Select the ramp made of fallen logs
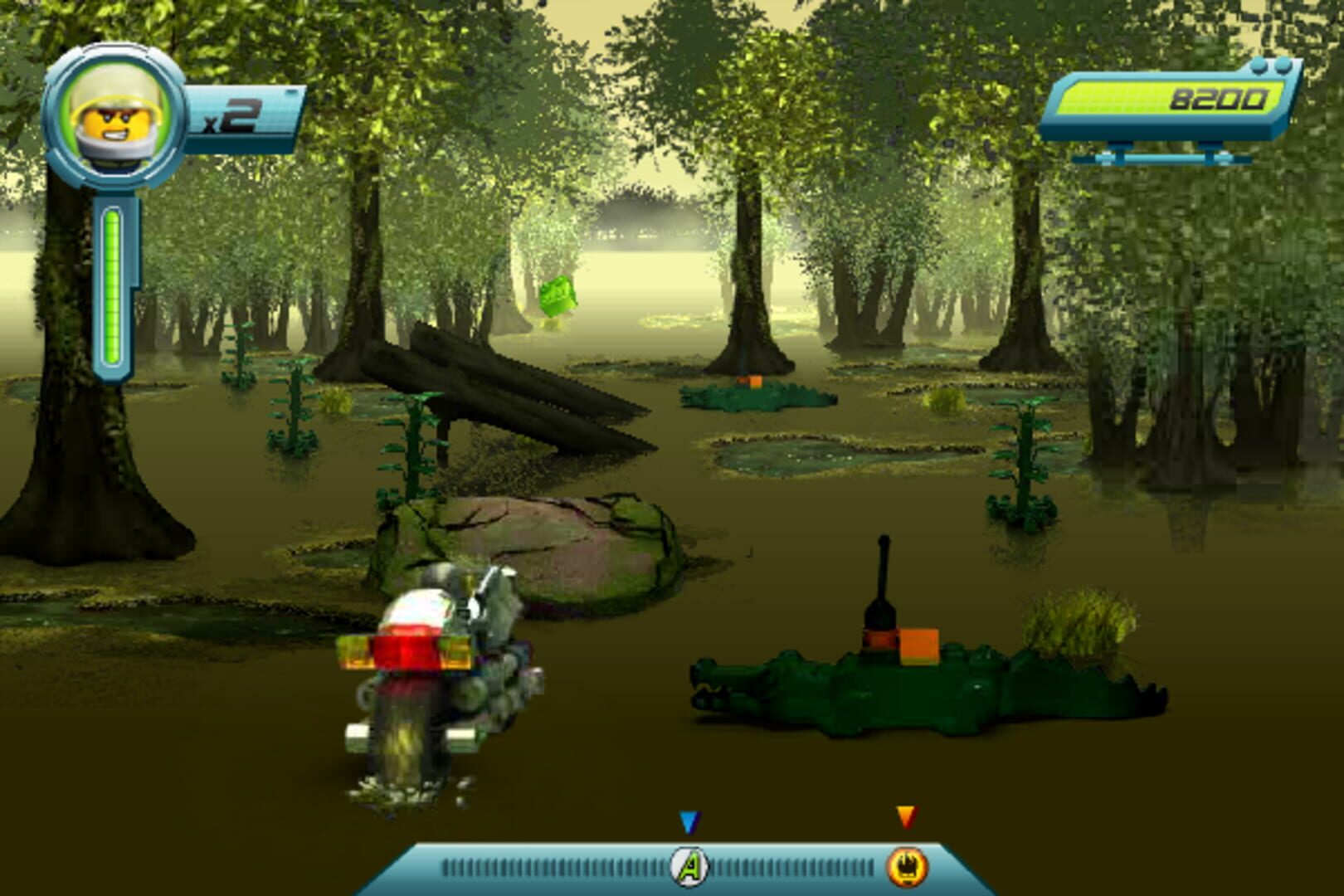Image resolution: width=1344 pixels, height=896 pixels. [x=514, y=398]
